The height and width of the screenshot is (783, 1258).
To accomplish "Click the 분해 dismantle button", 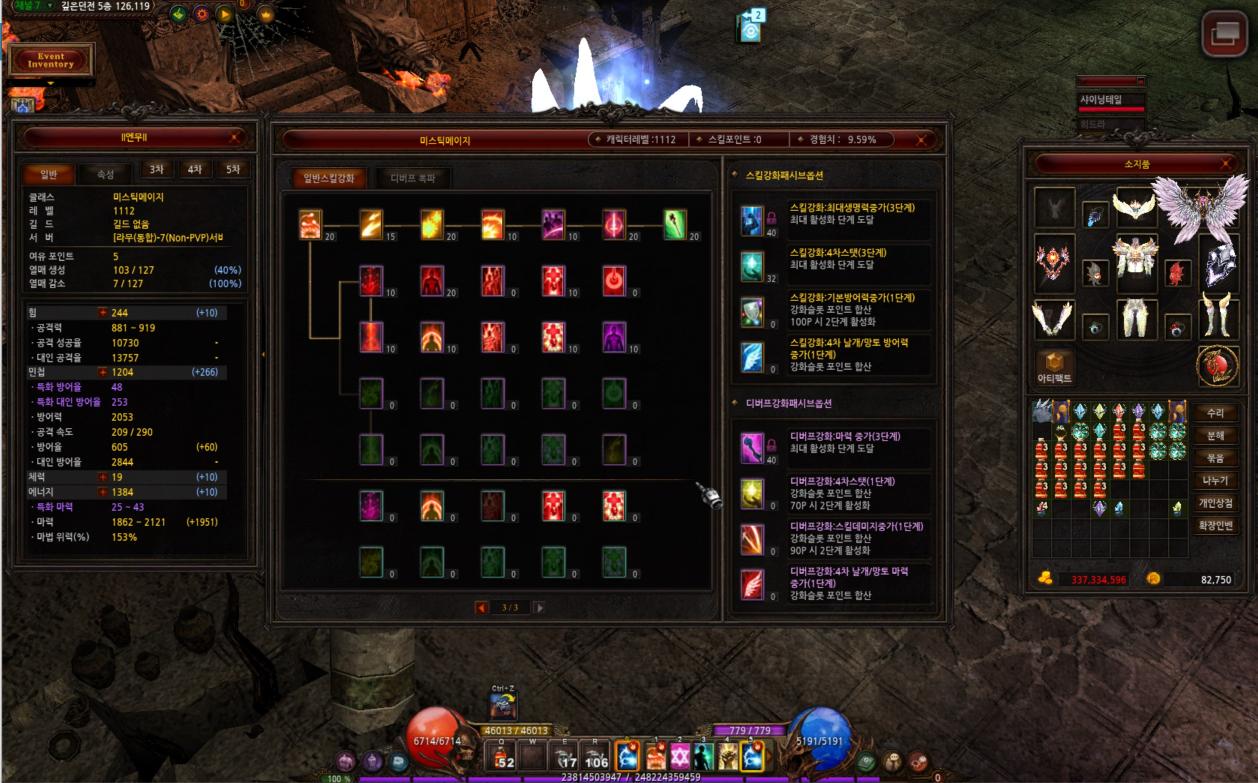I will tap(1215, 436).
